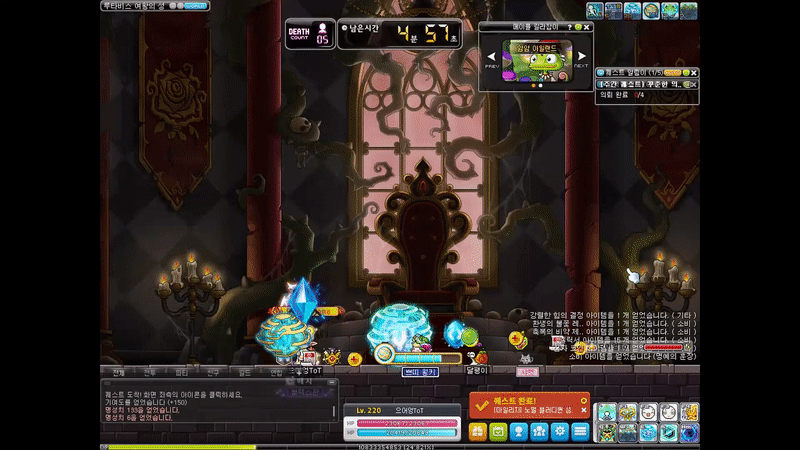The width and height of the screenshot is (800, 450).
Task: Open the green event calendar button
Action: coord(498,432)
